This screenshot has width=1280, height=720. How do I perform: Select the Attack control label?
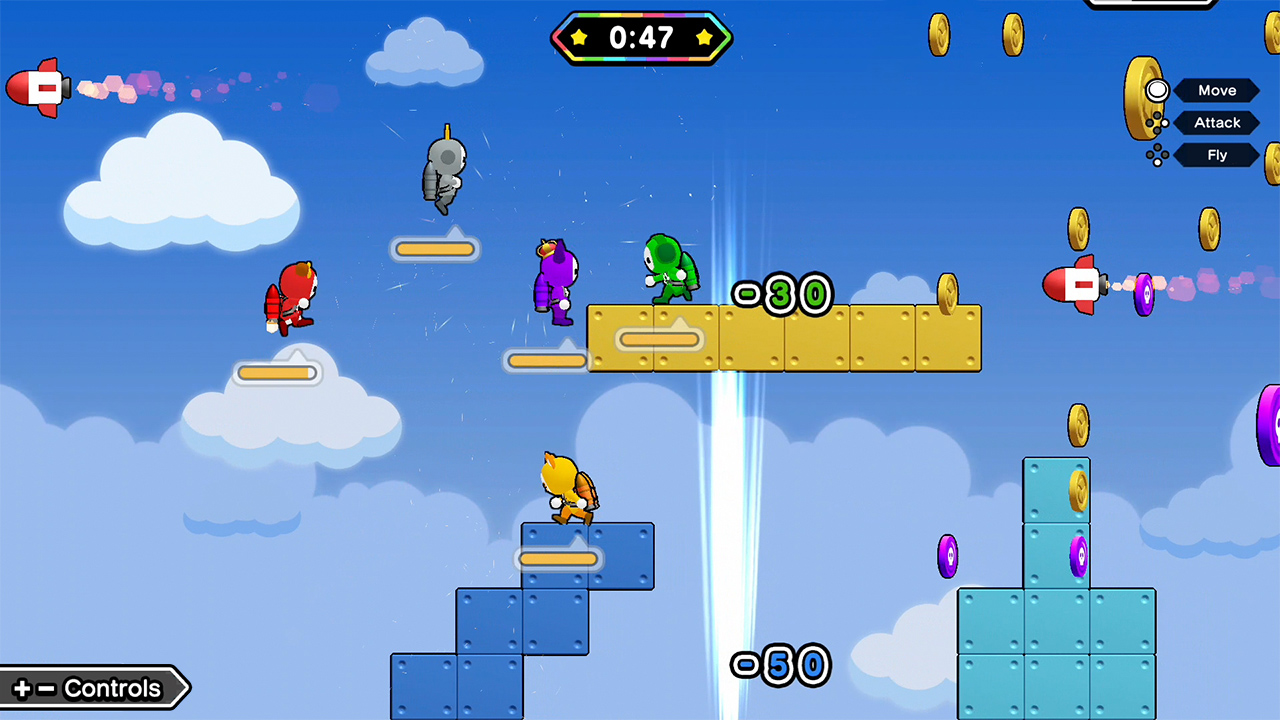coord(1217,122)
